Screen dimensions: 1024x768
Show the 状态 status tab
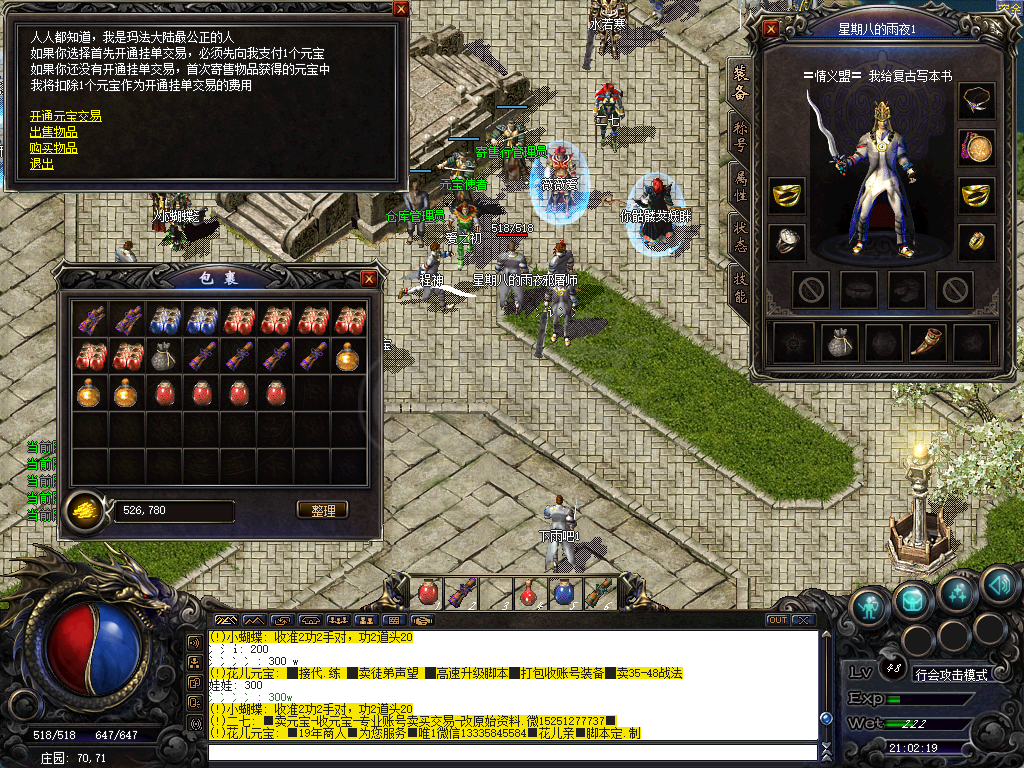(x=740, y=236)
